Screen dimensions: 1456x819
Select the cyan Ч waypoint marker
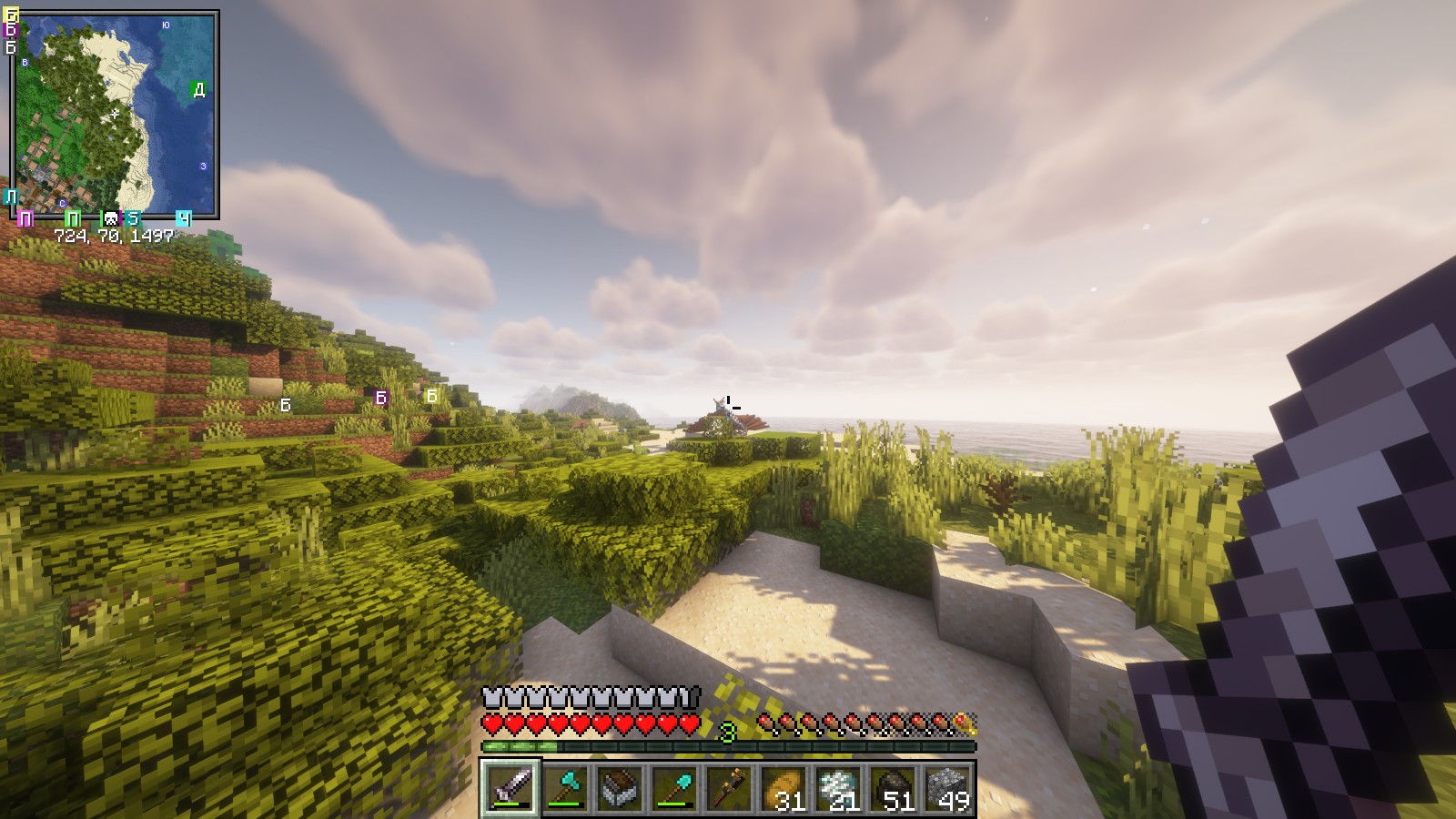click(183, 218)
